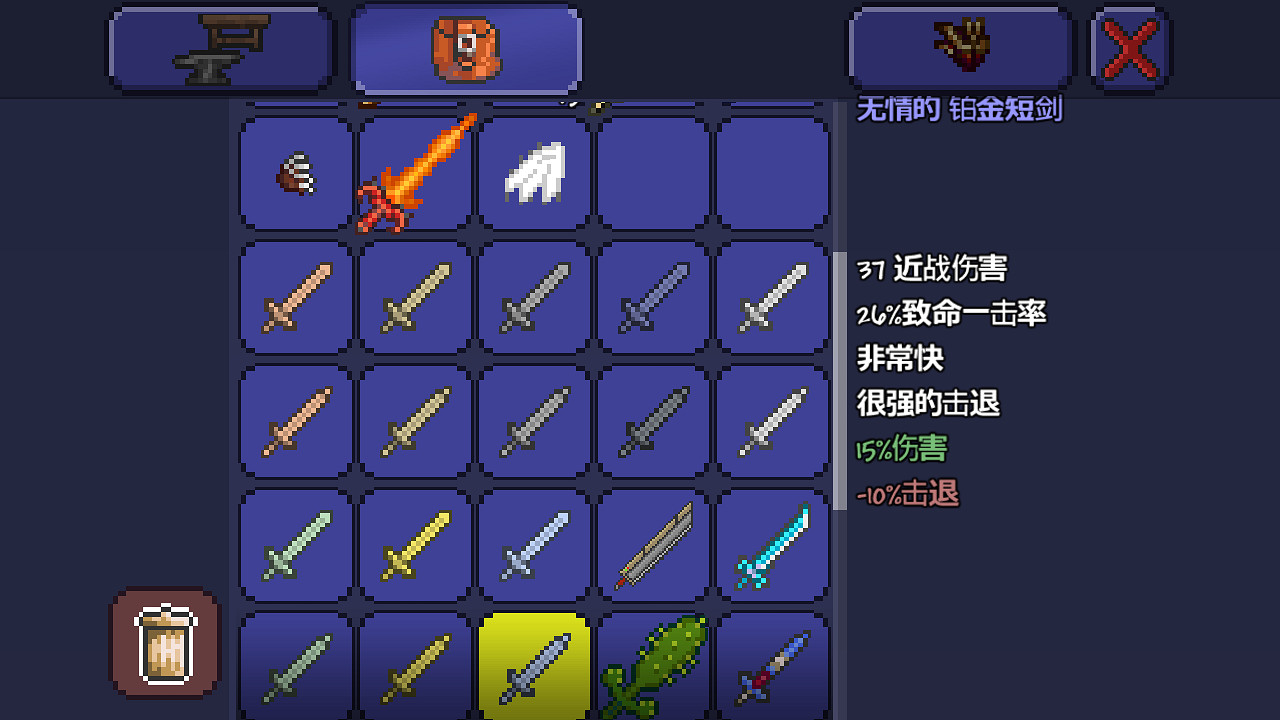Close the inventory with the red X

1128,47
